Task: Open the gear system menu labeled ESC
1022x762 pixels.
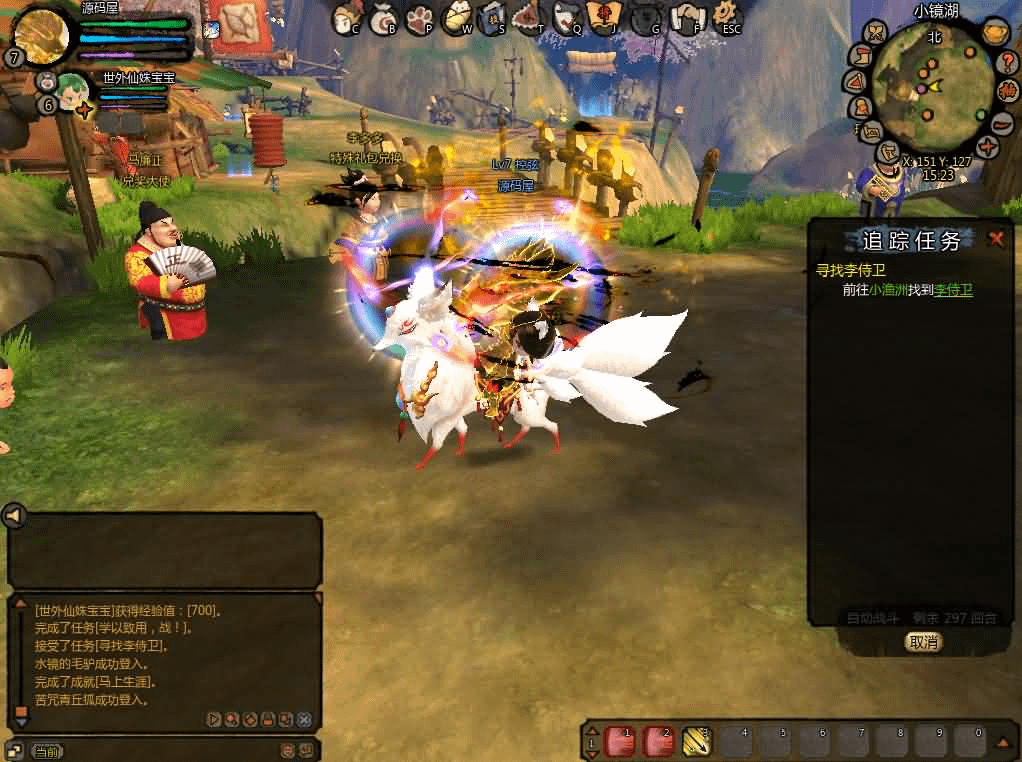Action: 724,17
